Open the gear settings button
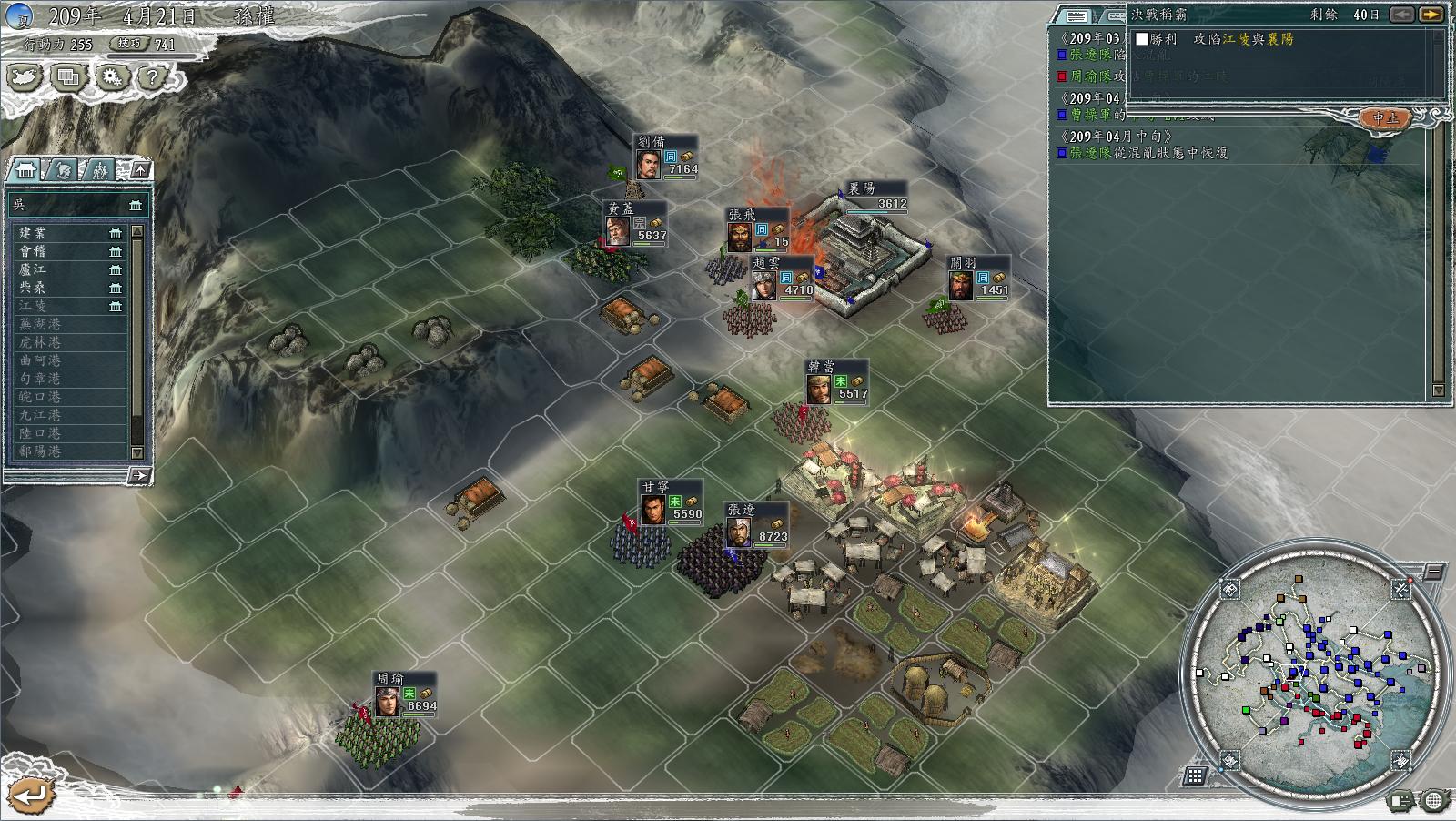The image size is (1456, 821). (x=110, y=77)
